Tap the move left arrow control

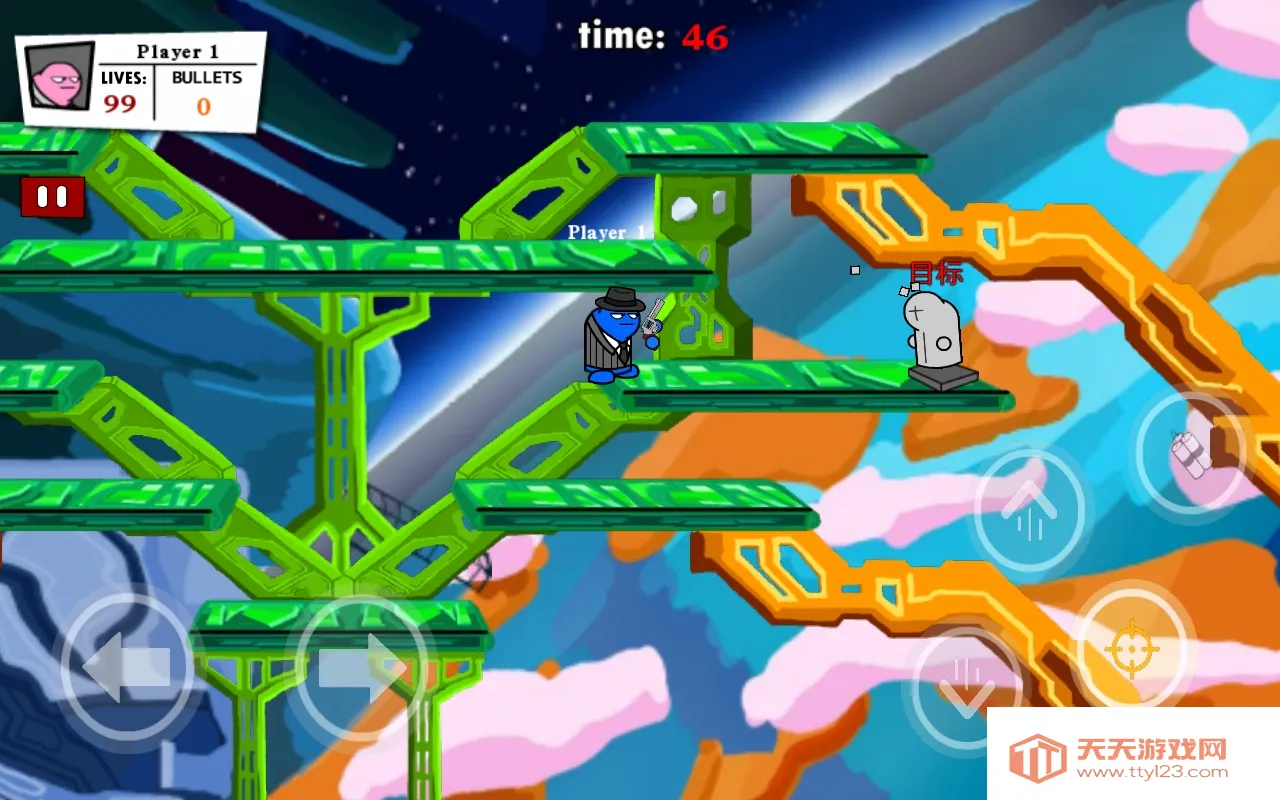pyautogui.click(x=127, y=667)
